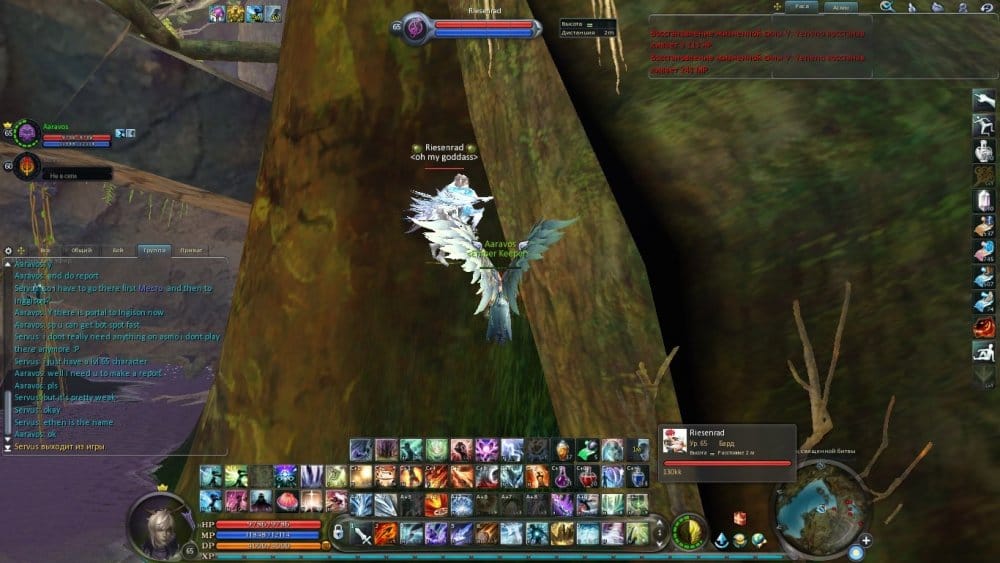Image resolution: width=1000 pixels, height=563 pixels.
Task: Use the sitting rest skill in side bar
Action: tap(984, 351)
